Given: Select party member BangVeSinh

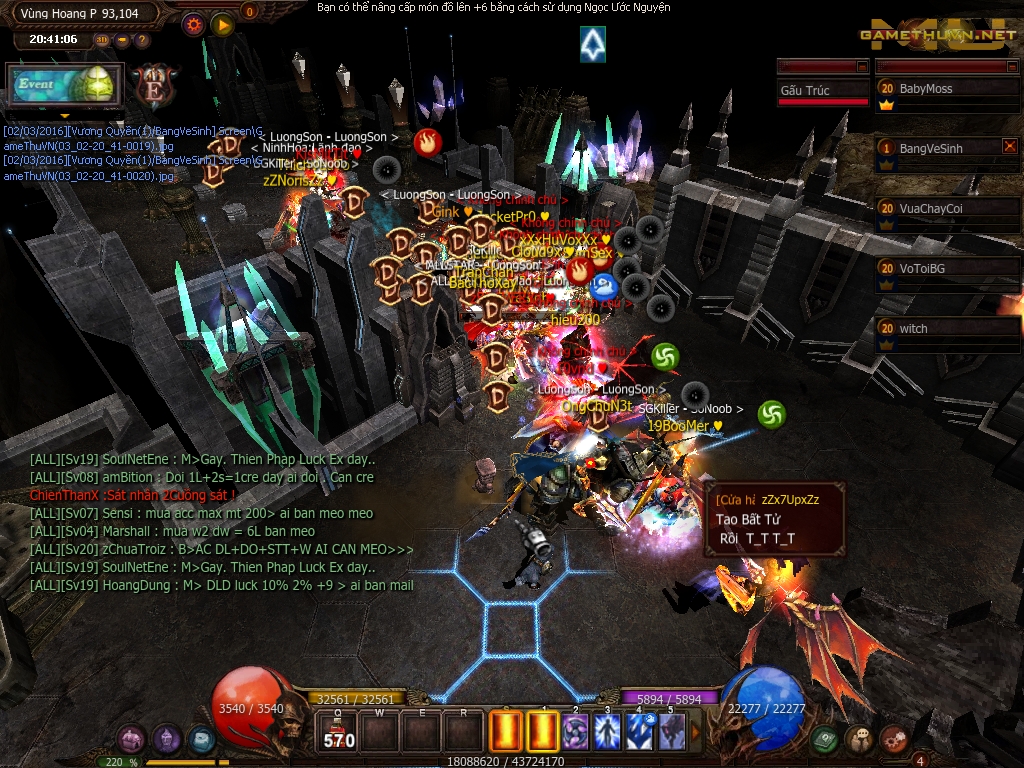Looking at the screenshot, I should [940, 148].
